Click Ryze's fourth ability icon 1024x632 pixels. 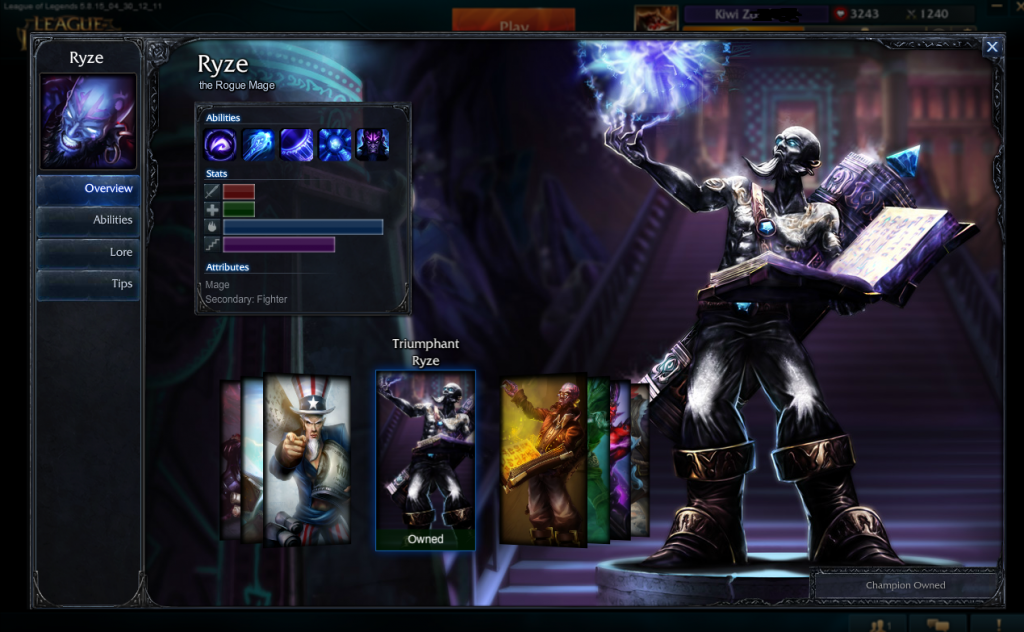(x=334, y=145)
